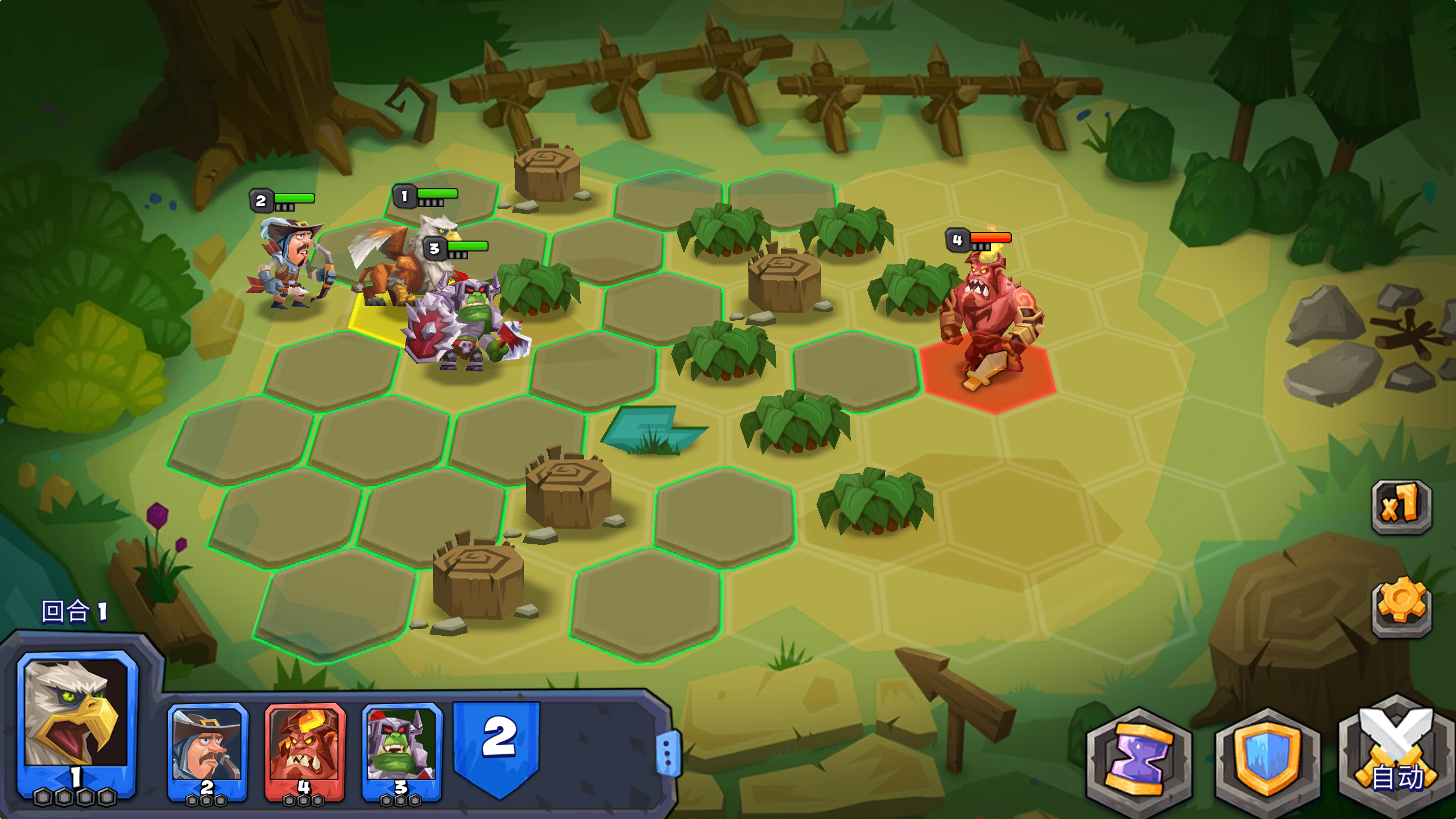Open settings with the orange gear button
Screen dimensions: 1456x819
pyautogui.click(x=1401, y=605)
